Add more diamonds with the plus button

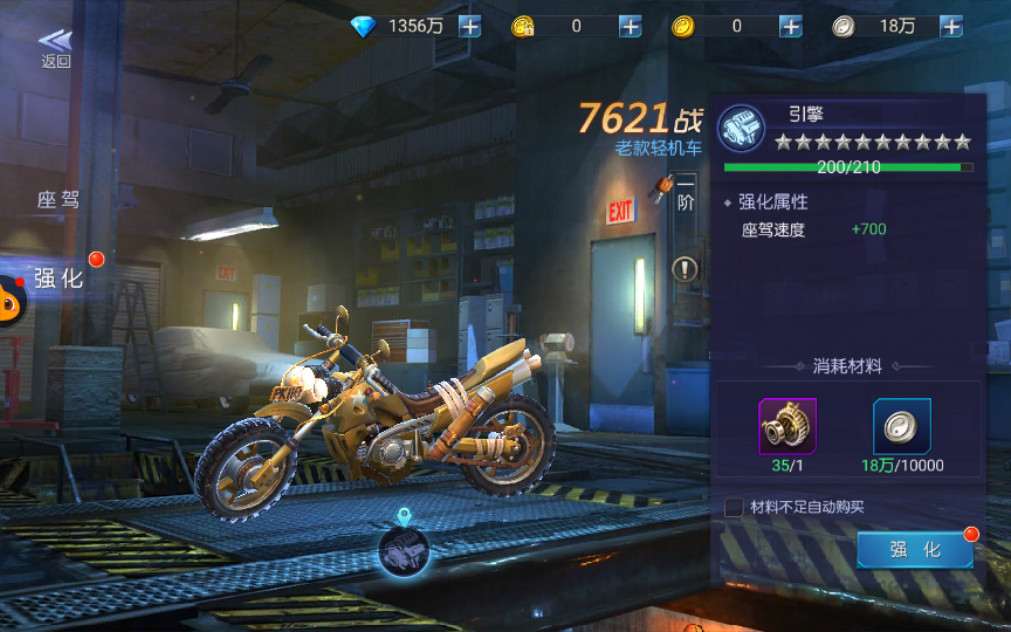(x=470, y=27)
